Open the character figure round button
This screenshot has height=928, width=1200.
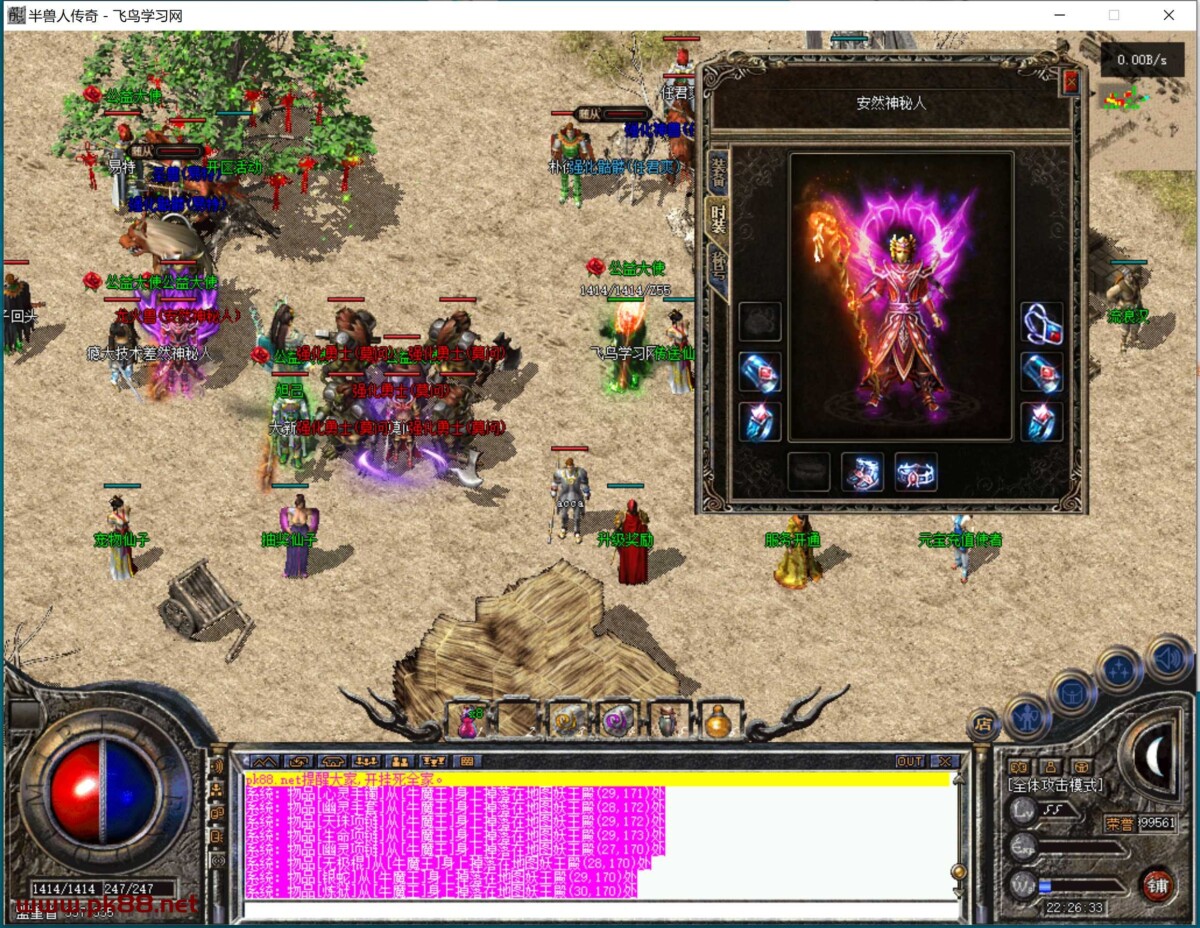(x=1026, y=716)
